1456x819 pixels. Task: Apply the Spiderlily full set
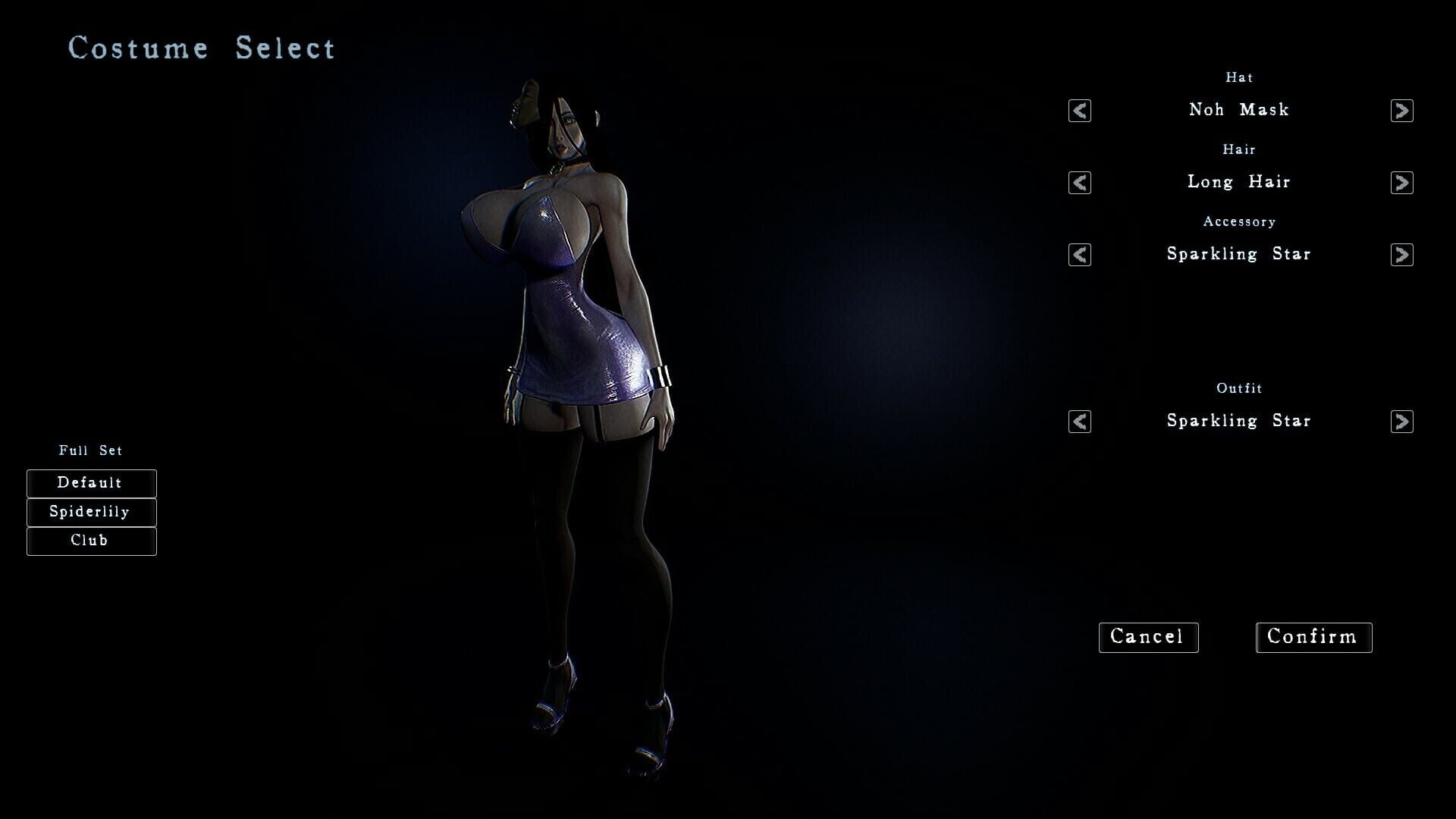[91, 512]
